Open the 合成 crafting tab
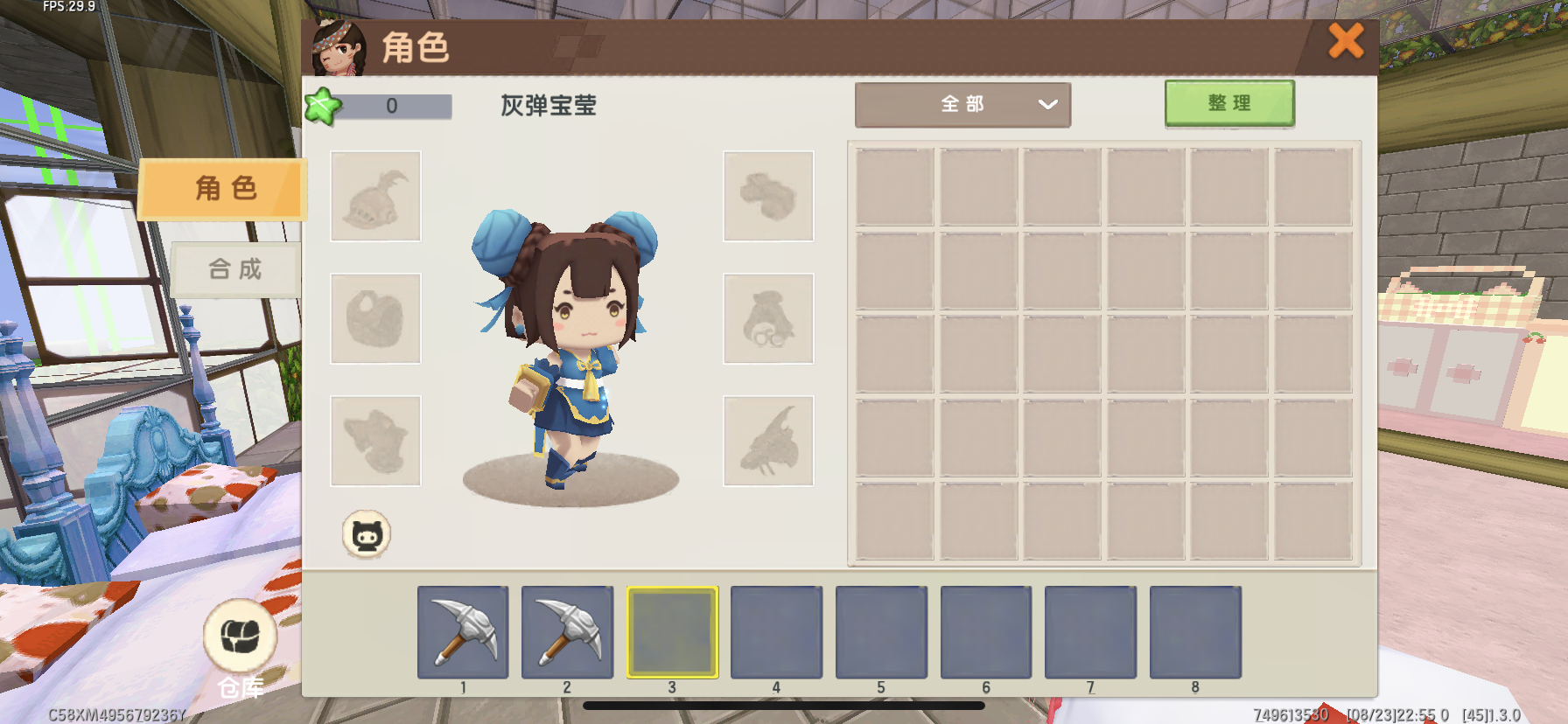Screen dimensions: 1568x724 tap(235, 268)
